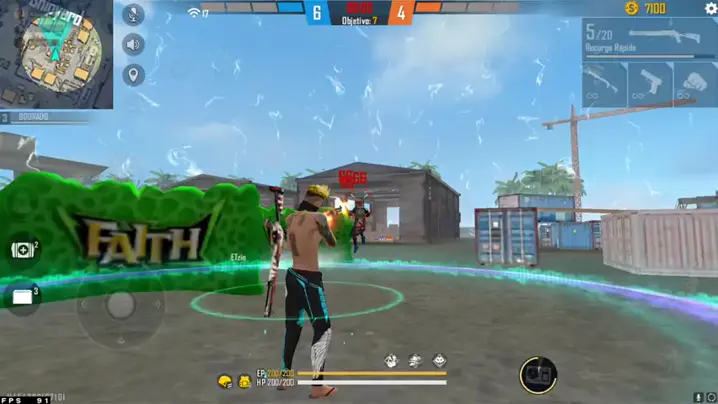The height and width of the screenshot is (404, 718).
Task: Switch to the fists melee slot
Action: click(x=695, y=84)
